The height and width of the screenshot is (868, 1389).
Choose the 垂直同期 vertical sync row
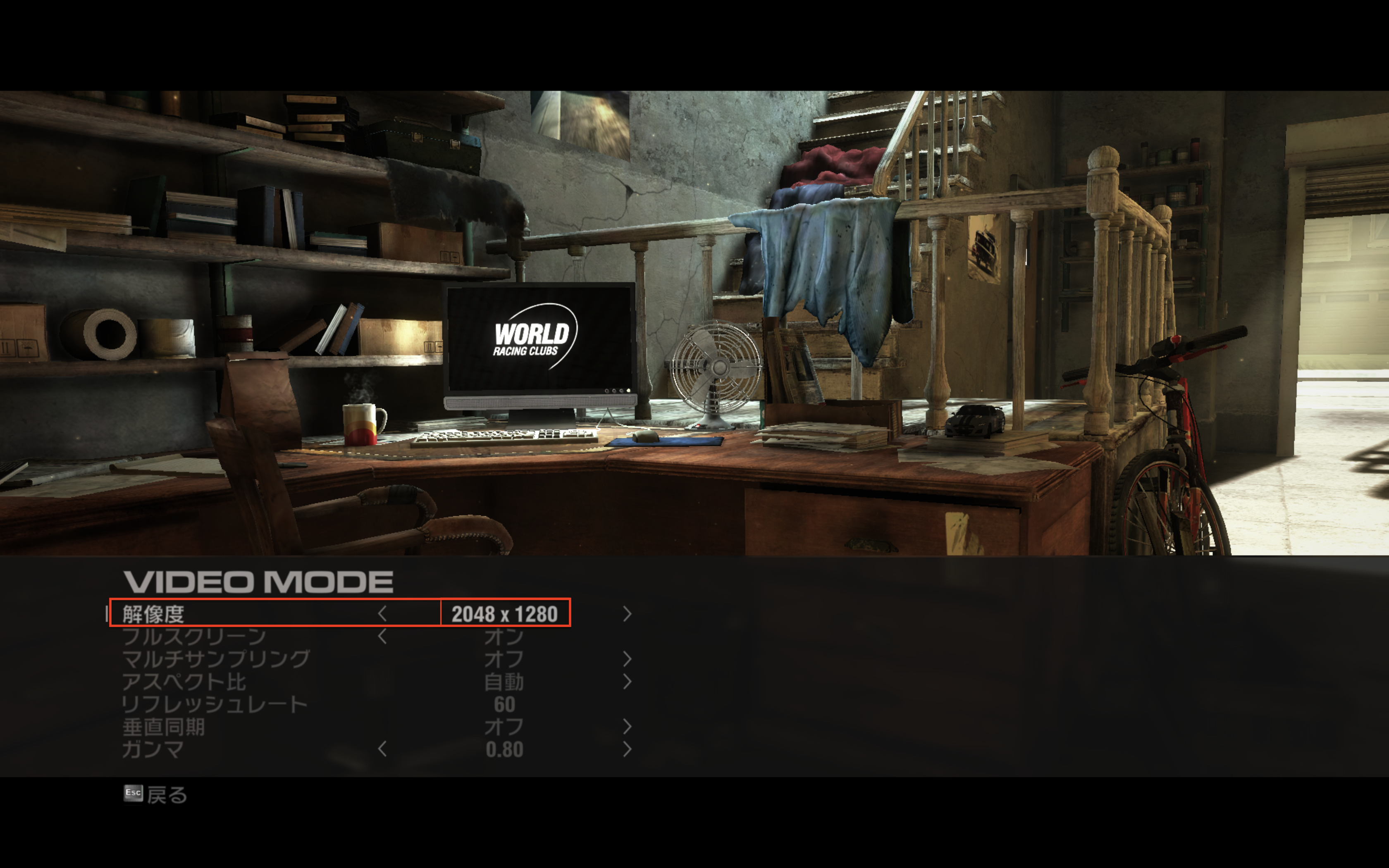tap(164, 727)
